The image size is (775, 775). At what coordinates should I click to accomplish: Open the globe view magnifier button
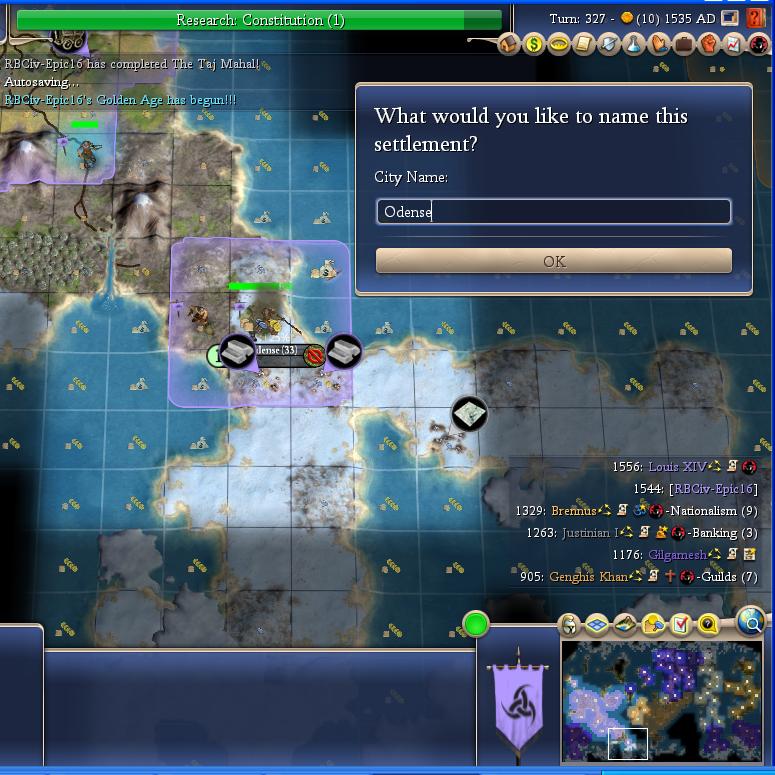click(x=751, y=622)
